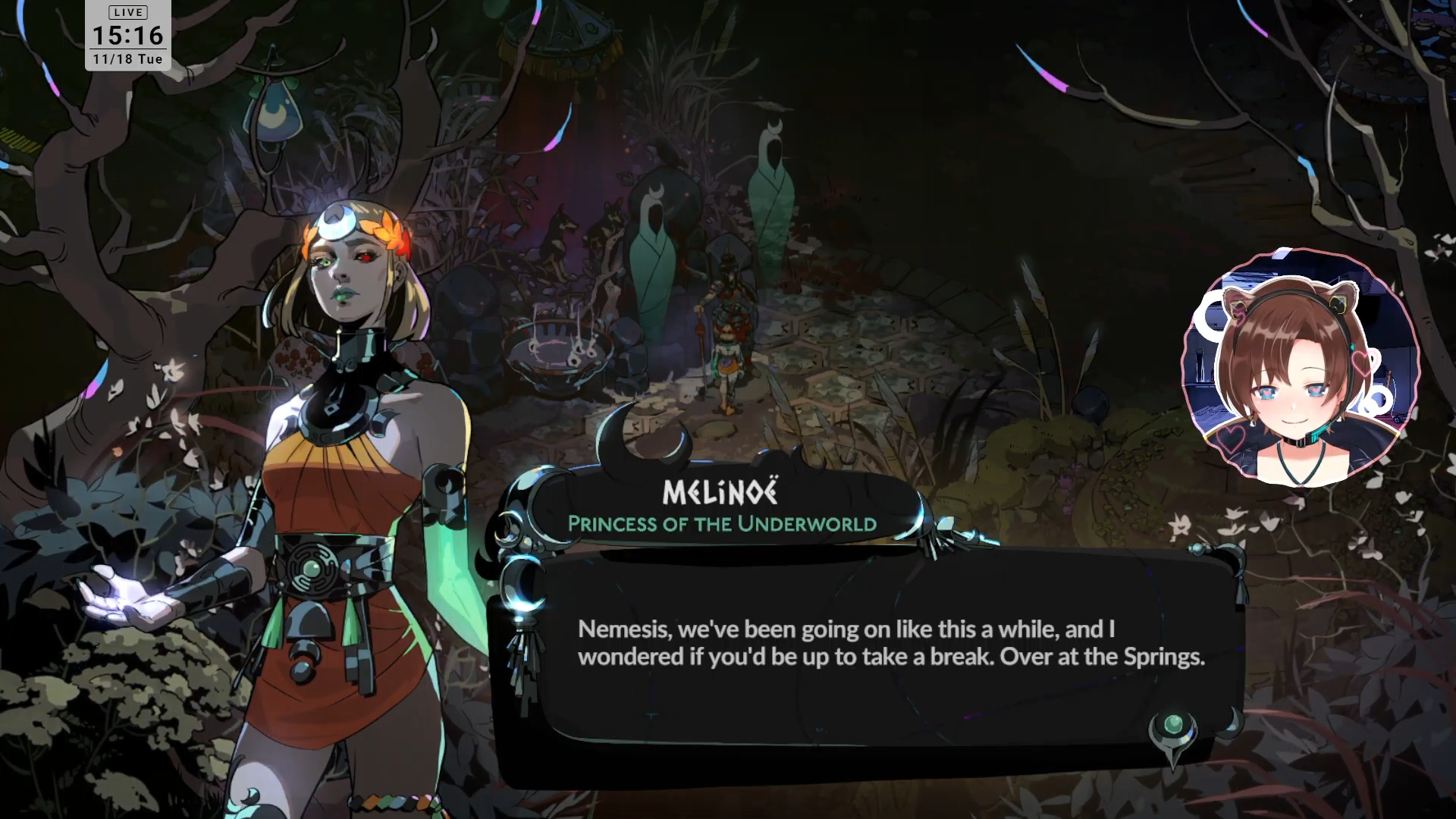Click the streamer's round avatar overlay
1456x819 pixels.
click(x=1299, y=367)
